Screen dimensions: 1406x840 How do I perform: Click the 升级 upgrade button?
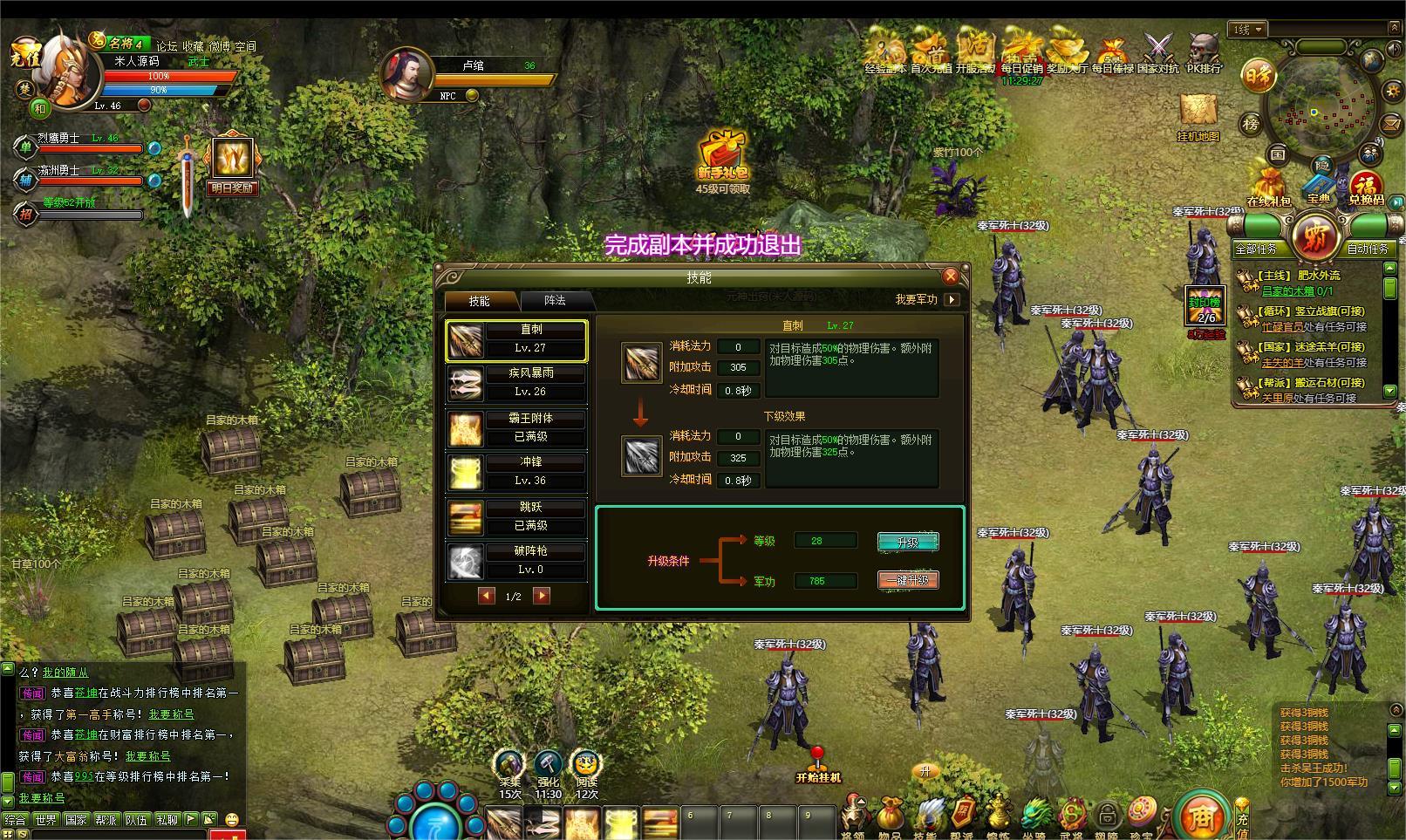click(x=908, y=543)
